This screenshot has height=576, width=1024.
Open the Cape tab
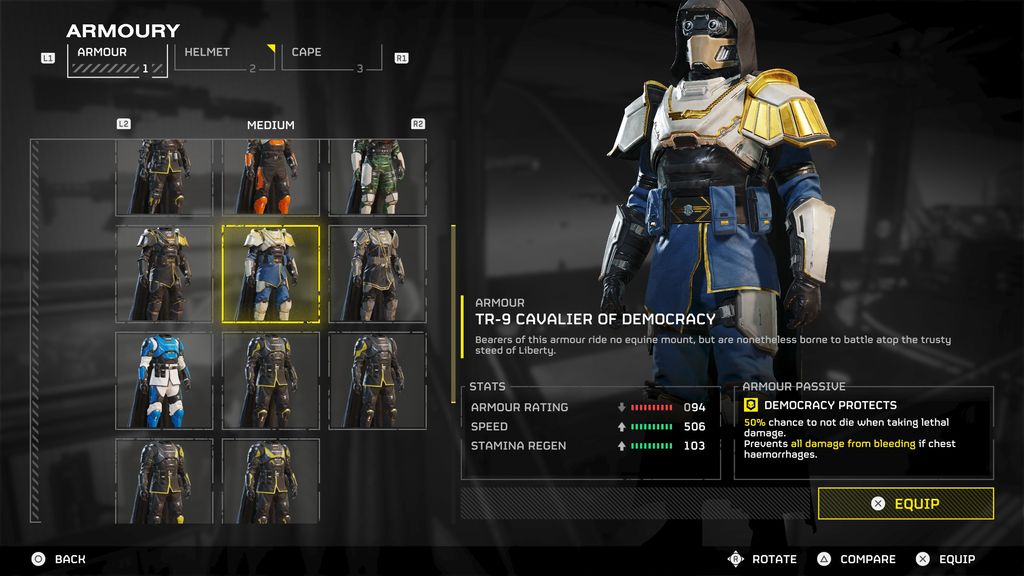coord(331,58)
